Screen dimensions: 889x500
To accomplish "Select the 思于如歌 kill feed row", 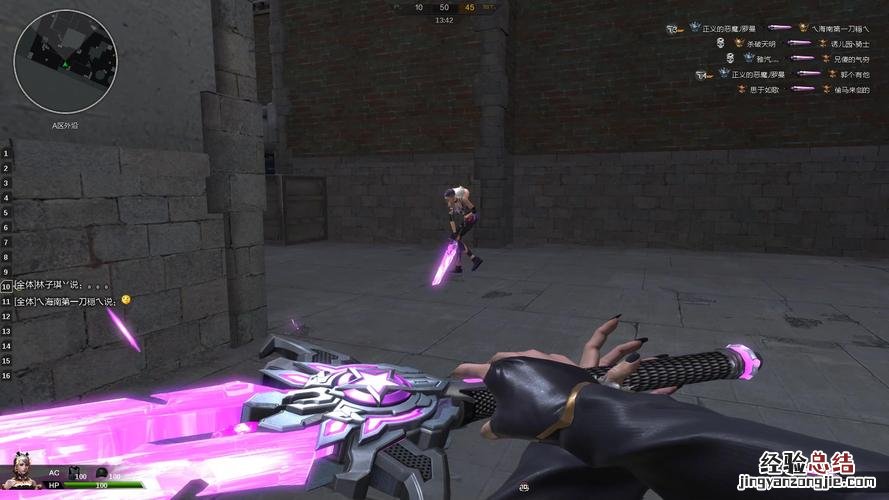I will tap(790, 89).
